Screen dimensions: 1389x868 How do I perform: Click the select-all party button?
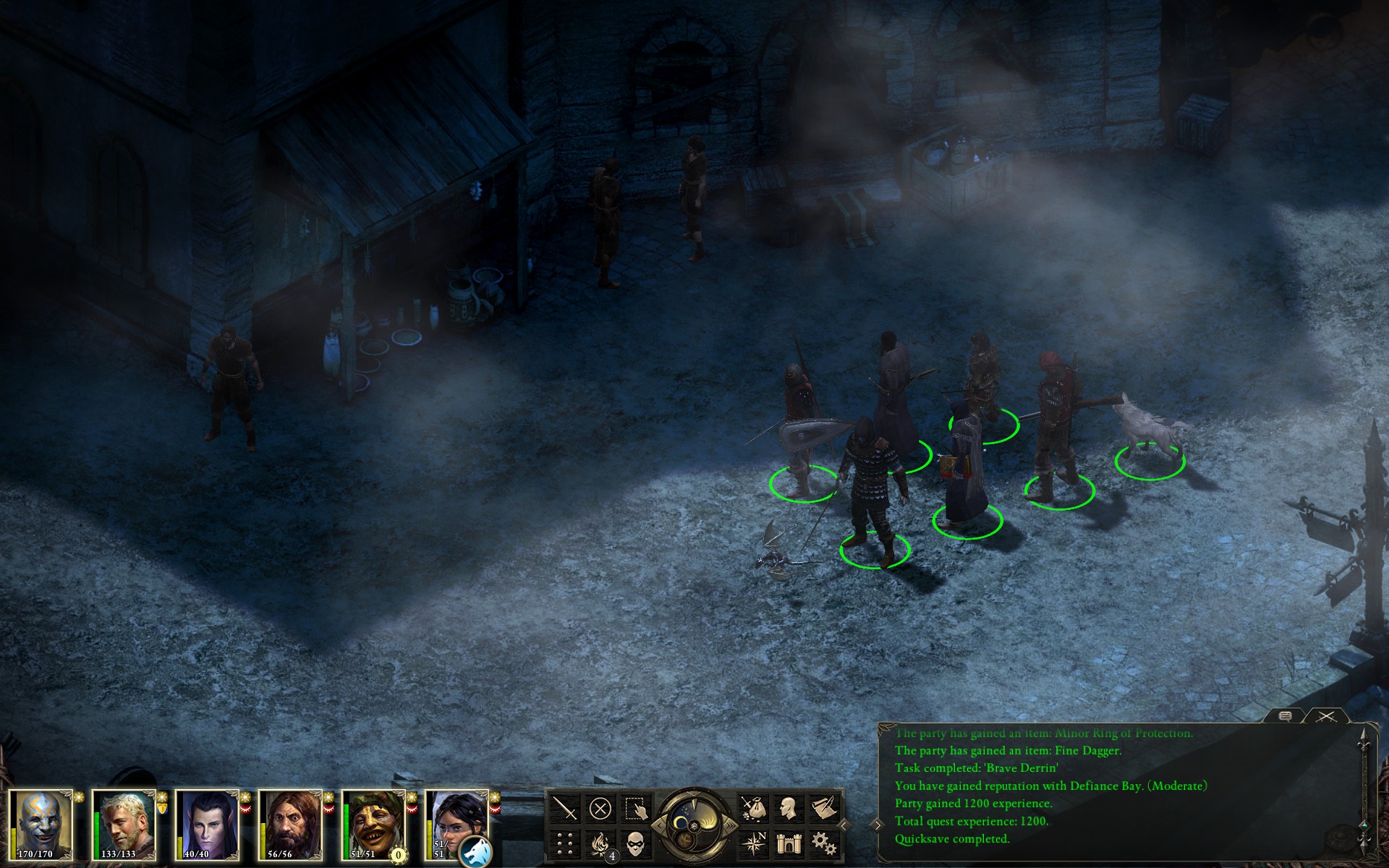click(x=634, y=808)
